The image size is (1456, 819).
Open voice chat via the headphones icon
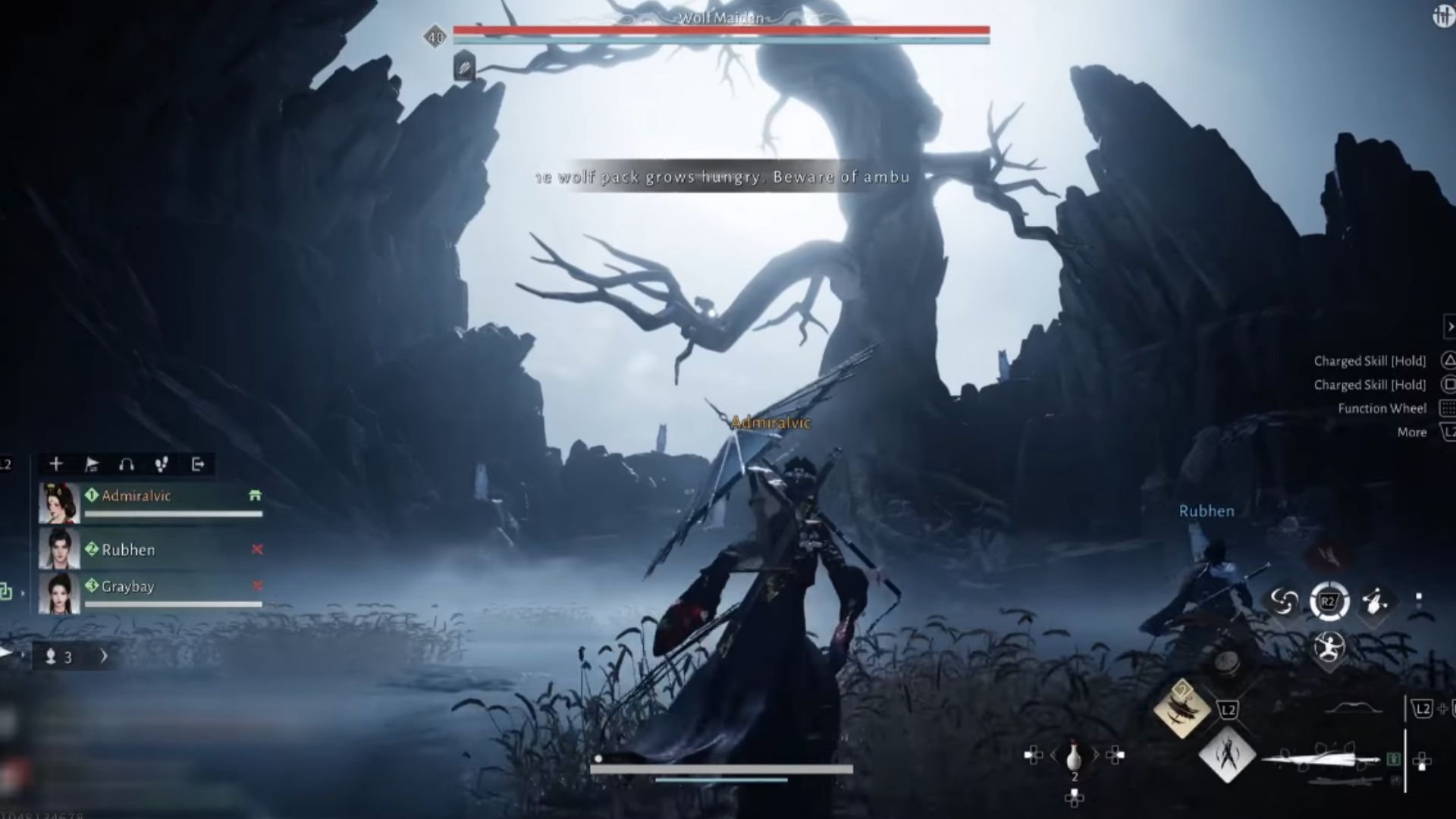point(127,464)
